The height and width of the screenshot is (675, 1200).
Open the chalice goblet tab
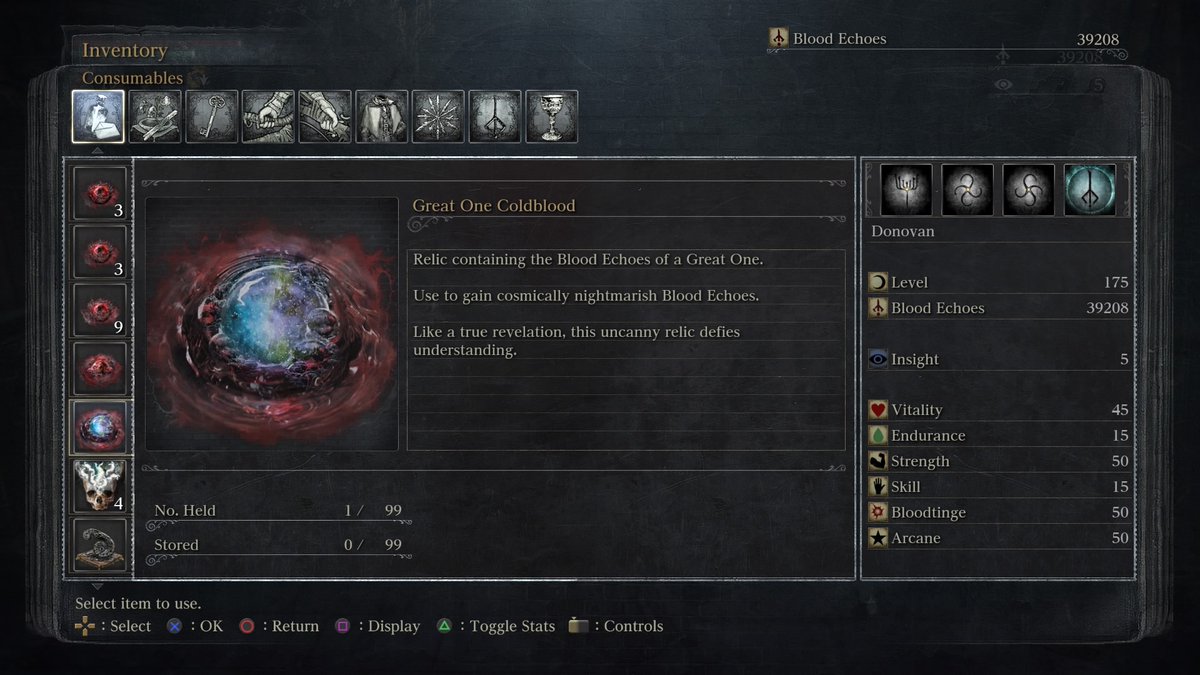point(552,117)
